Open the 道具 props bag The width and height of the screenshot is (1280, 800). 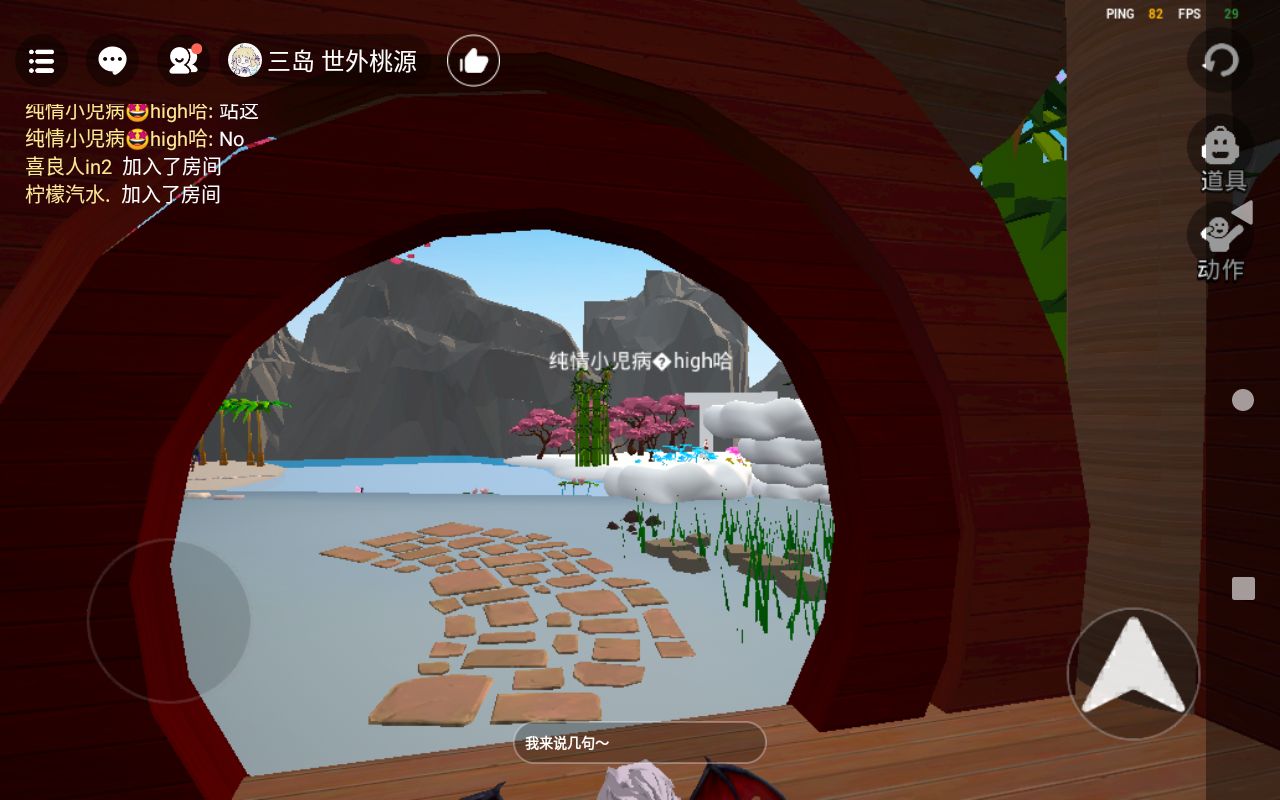(1221, 156)
